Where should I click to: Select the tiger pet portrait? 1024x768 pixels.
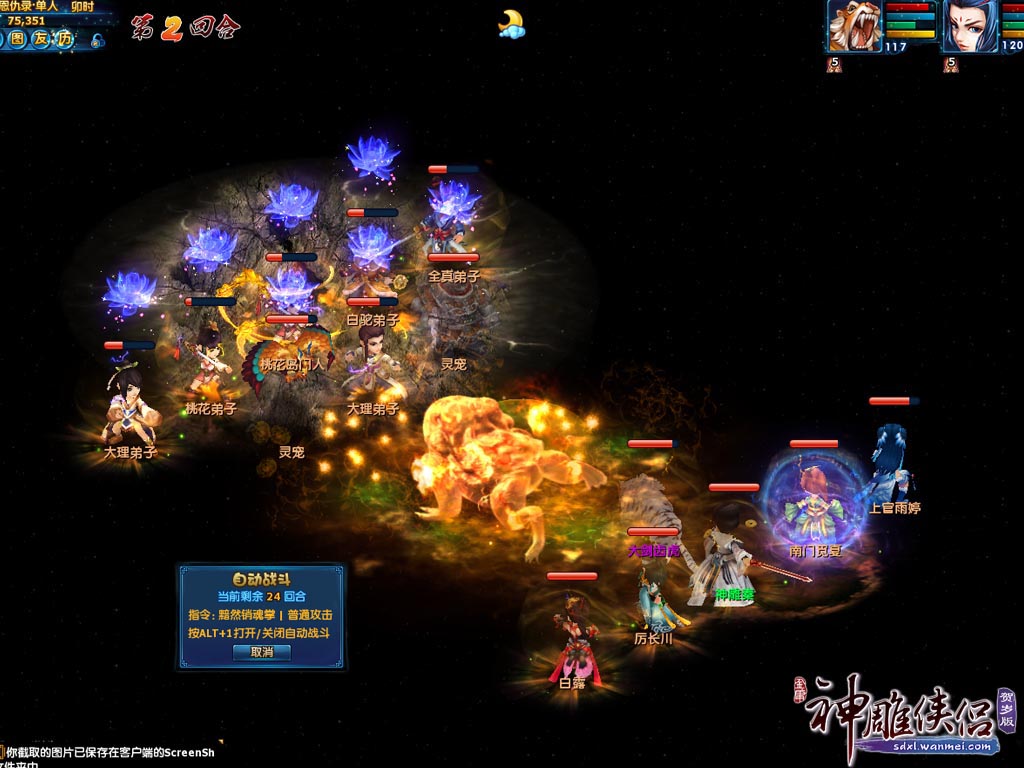tap(853, 27)
